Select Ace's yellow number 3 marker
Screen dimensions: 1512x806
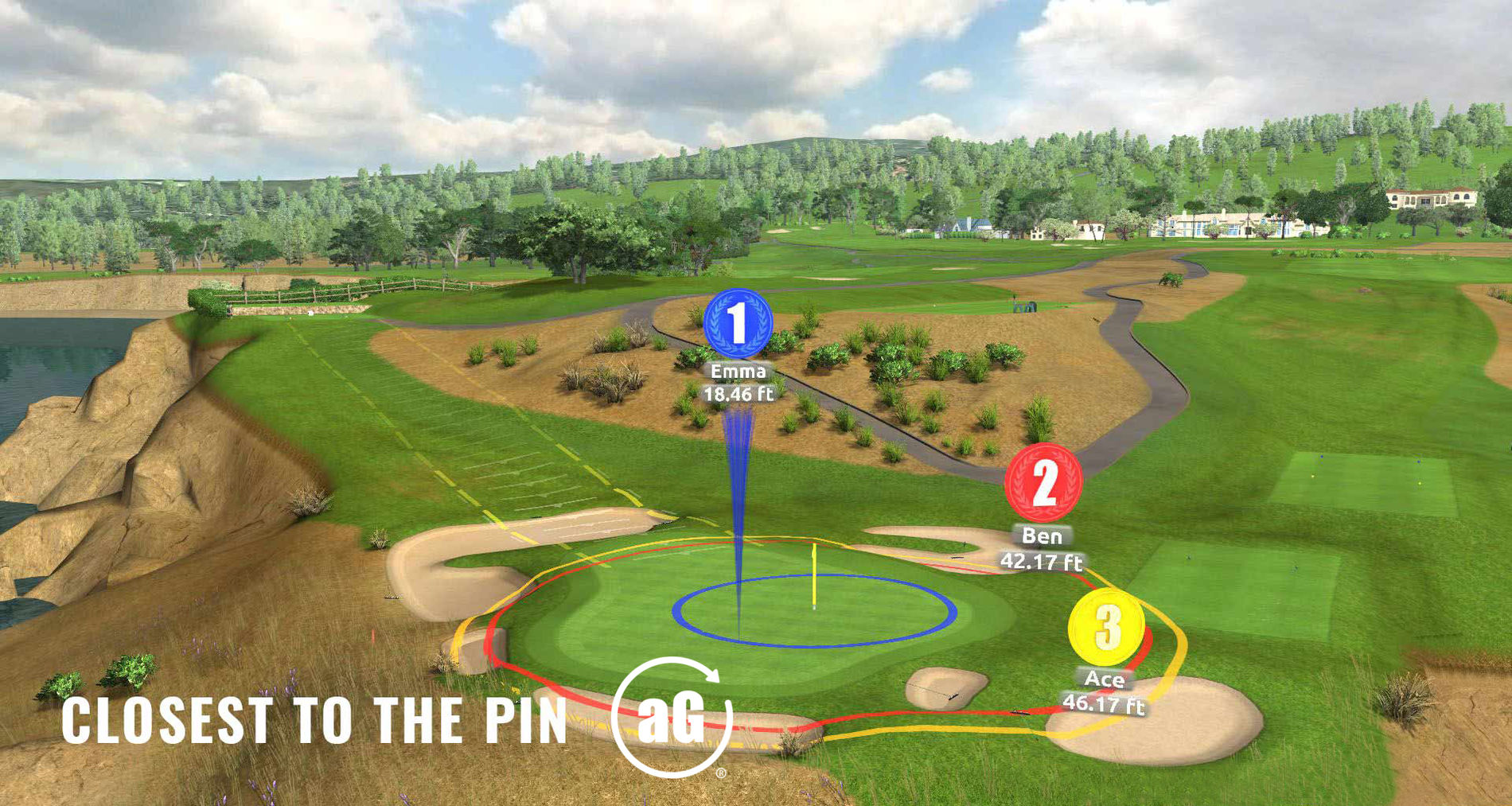pos(1106,627)
